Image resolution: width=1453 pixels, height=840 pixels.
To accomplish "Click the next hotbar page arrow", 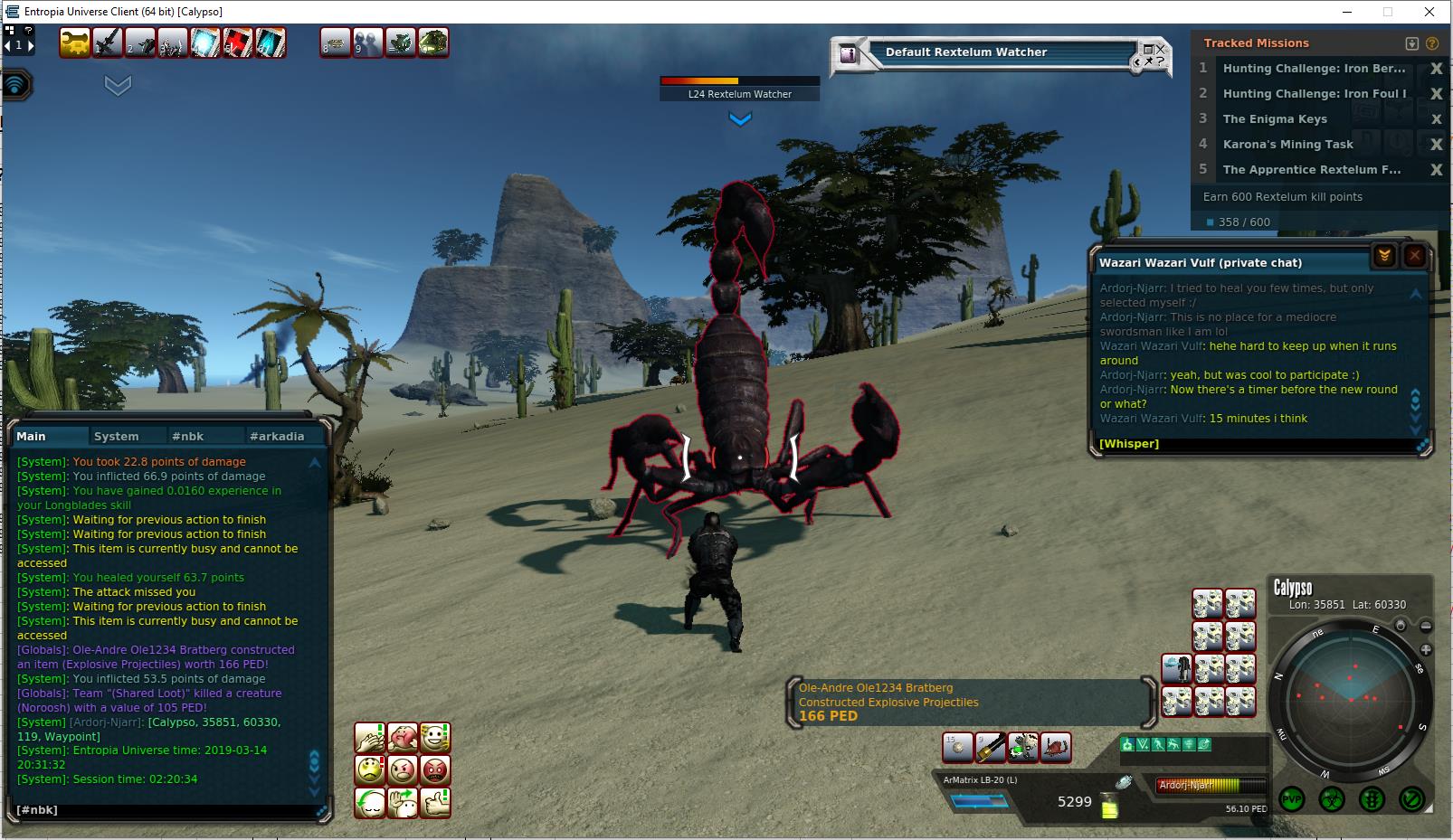I will tap(30, 44).
